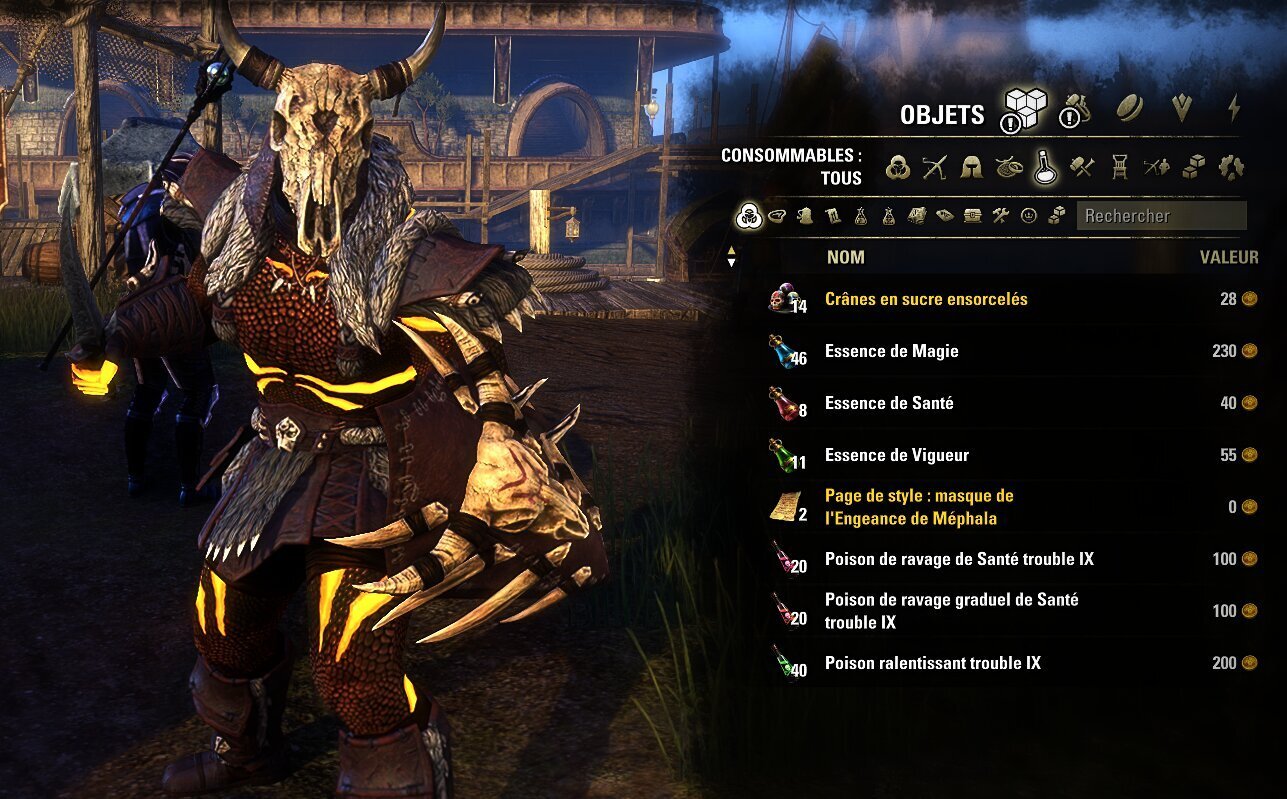
Task: Select the treasure chest container subfilter
Action: click(972, 215)
